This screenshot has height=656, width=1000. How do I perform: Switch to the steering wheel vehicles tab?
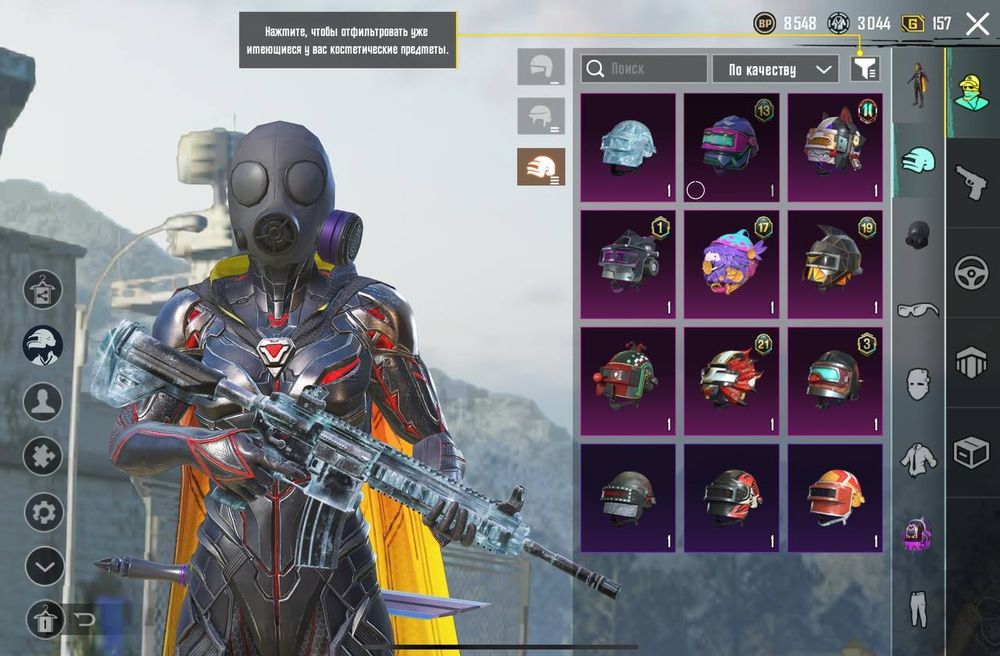coord(971,273)
